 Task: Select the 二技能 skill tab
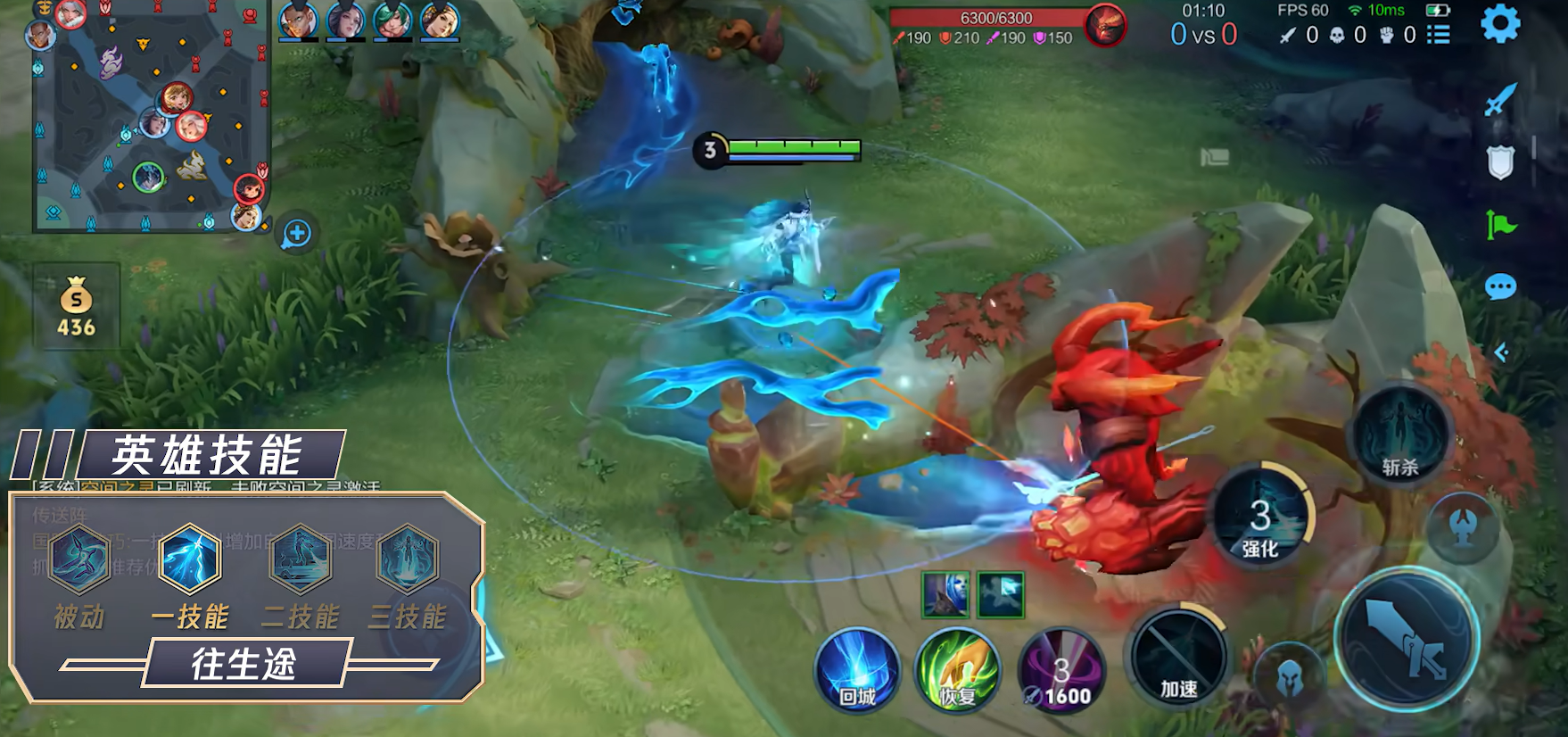click(x=301, y=560)
